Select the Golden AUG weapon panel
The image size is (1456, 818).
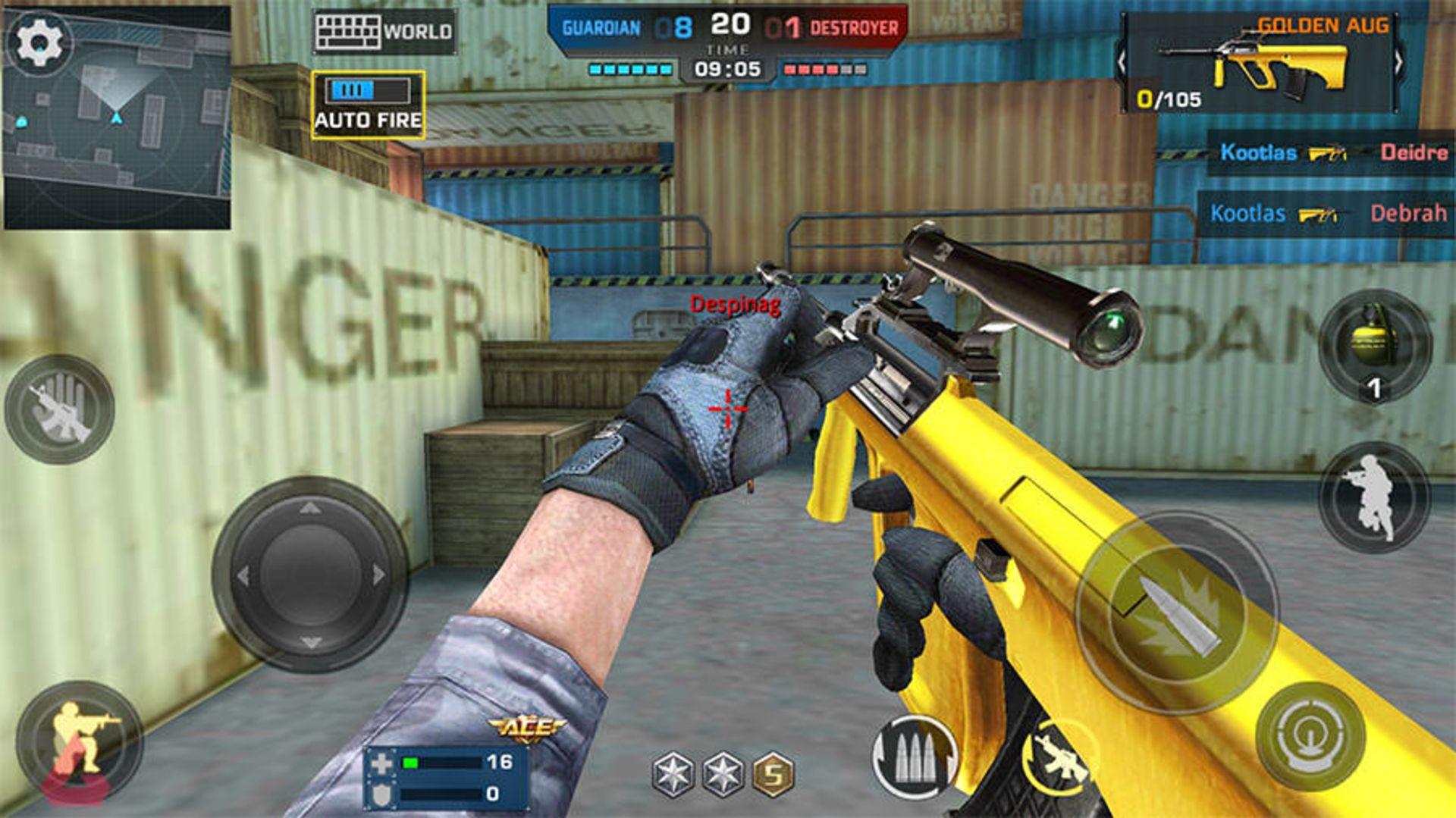(x=1260, y=64)
